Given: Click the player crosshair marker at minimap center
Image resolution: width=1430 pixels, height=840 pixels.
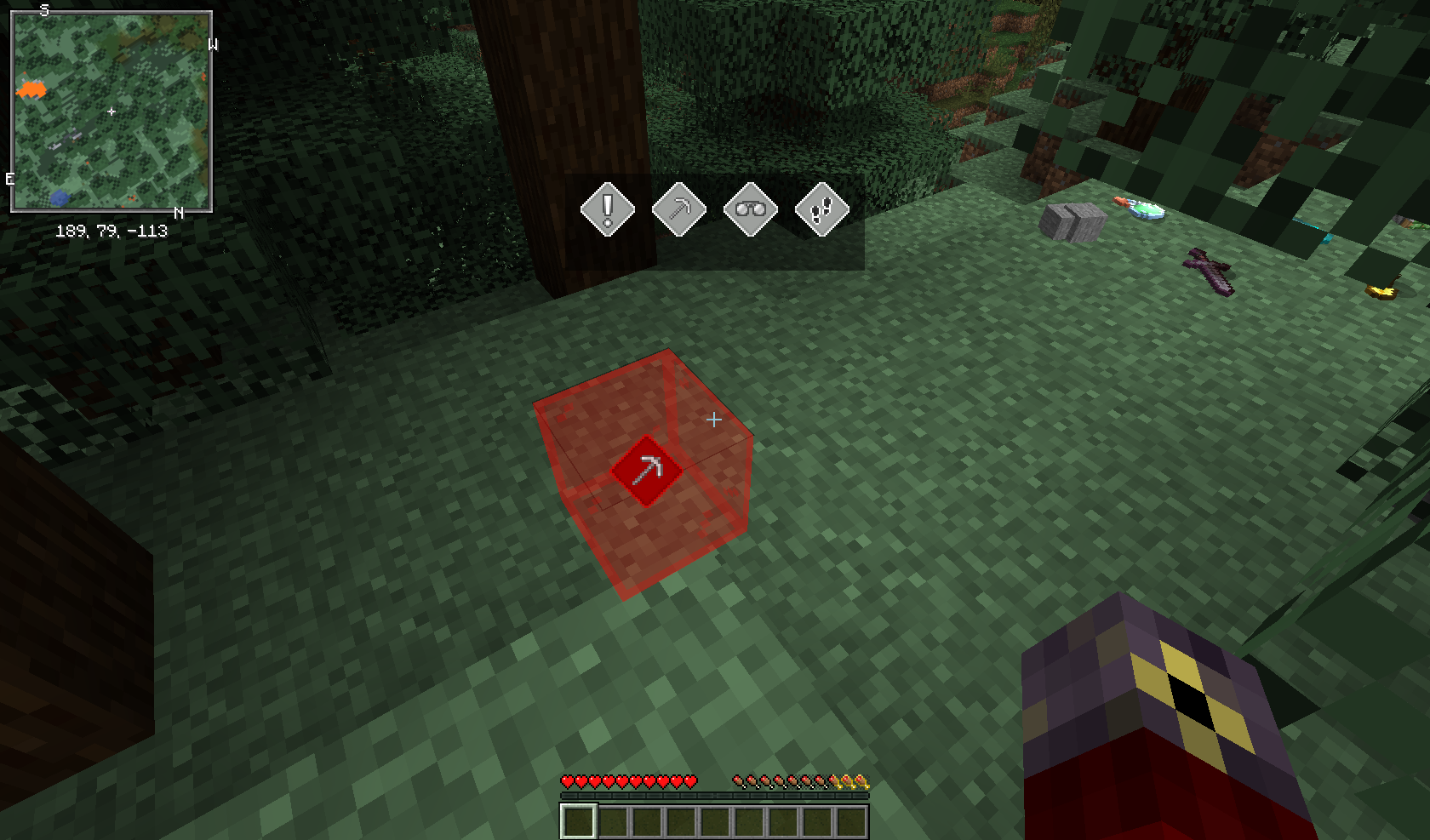Looking at the screenshot, I should pyautogui.click(x=112, y=111).
